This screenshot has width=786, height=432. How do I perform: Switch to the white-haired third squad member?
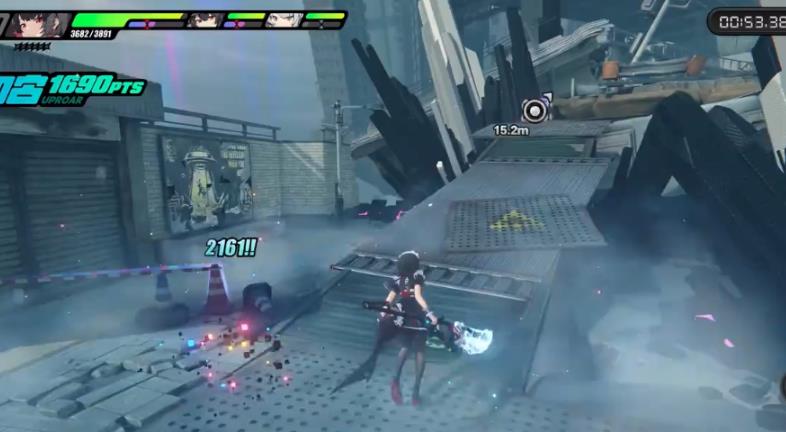(285, 19)
